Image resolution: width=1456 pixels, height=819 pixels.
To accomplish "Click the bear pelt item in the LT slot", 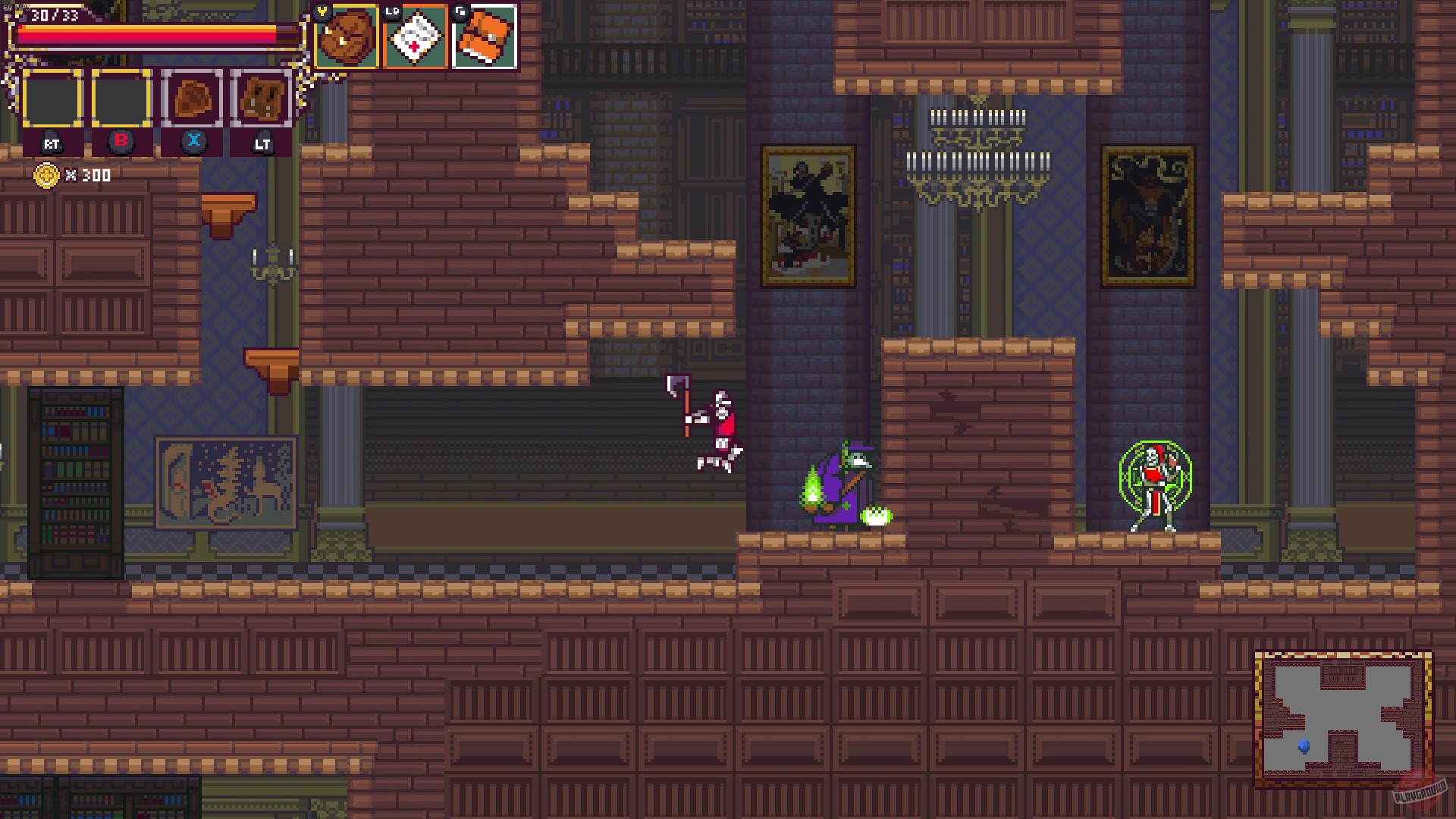I will coord(262,97).
